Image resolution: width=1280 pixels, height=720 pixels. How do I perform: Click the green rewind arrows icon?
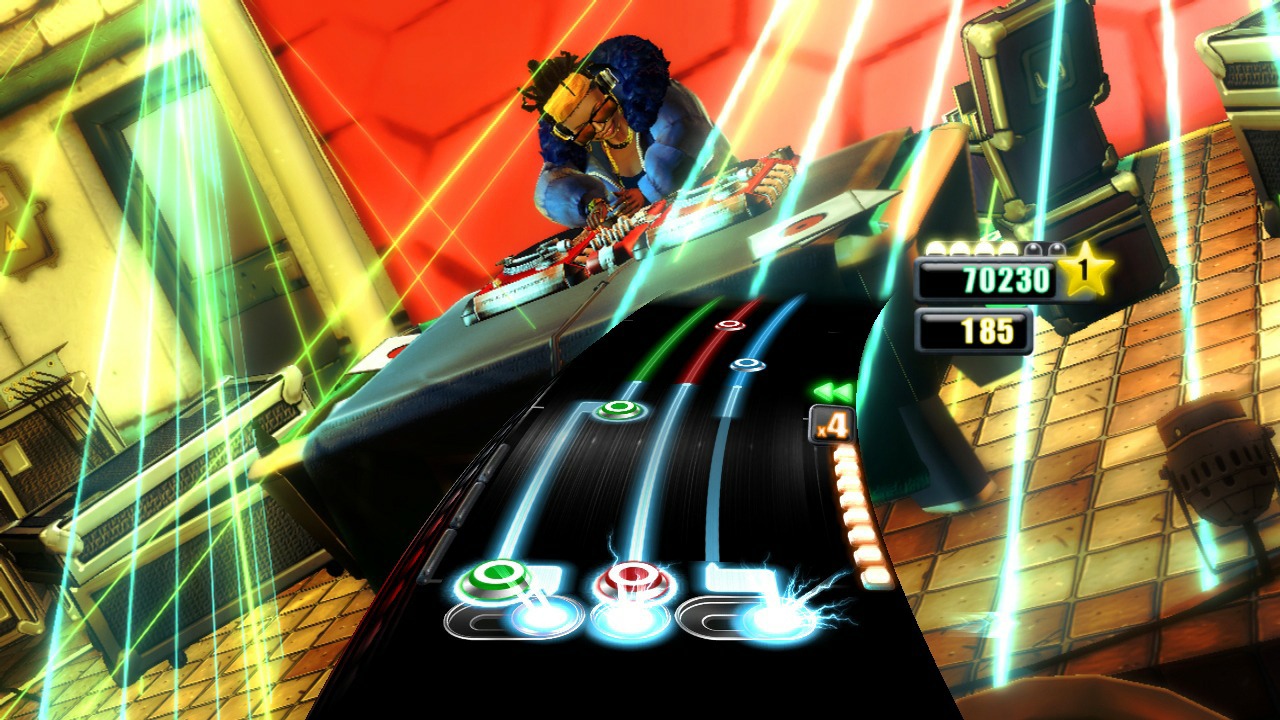(833, 391)
